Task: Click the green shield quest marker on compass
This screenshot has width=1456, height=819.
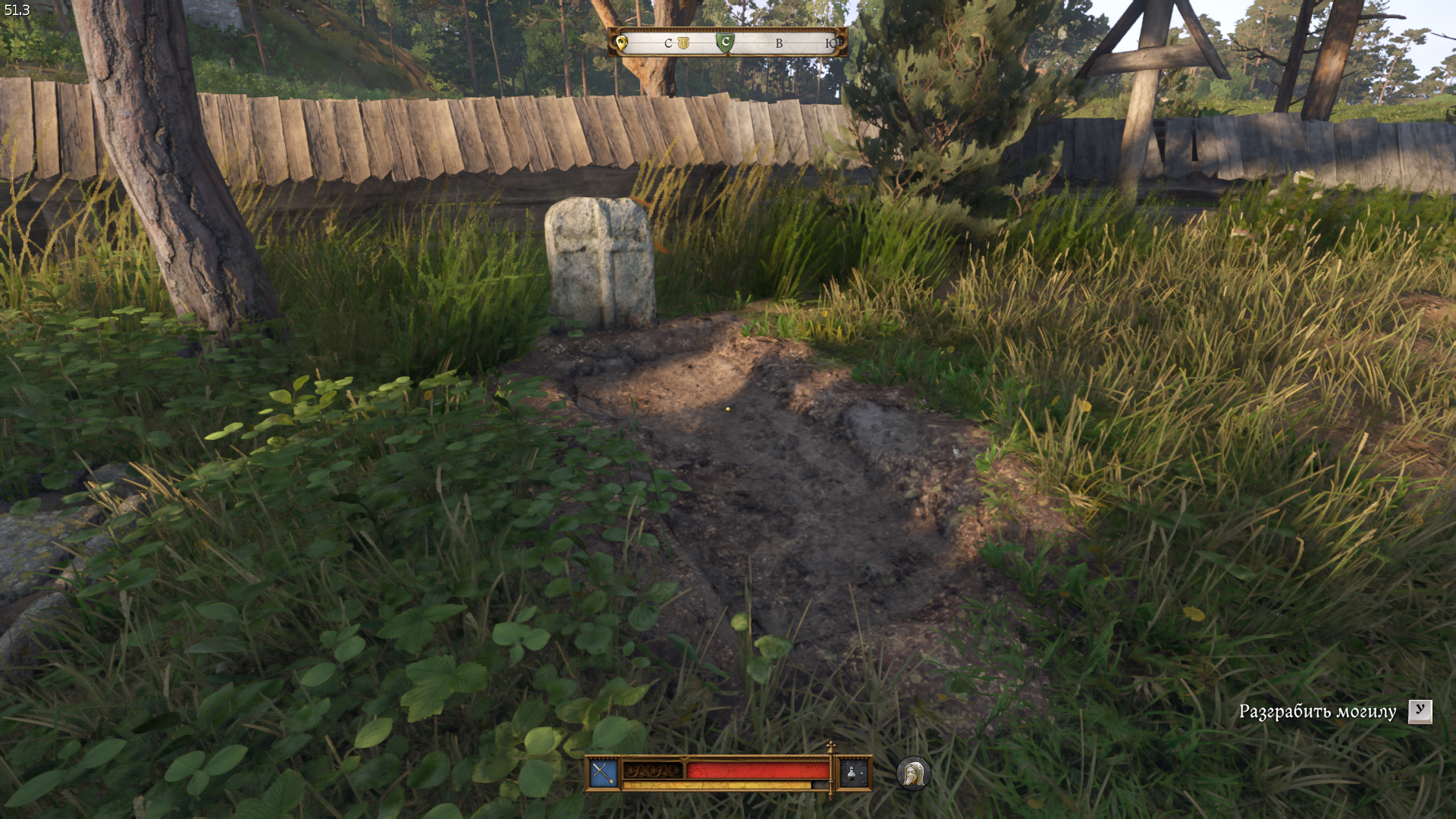Action: 725,43
